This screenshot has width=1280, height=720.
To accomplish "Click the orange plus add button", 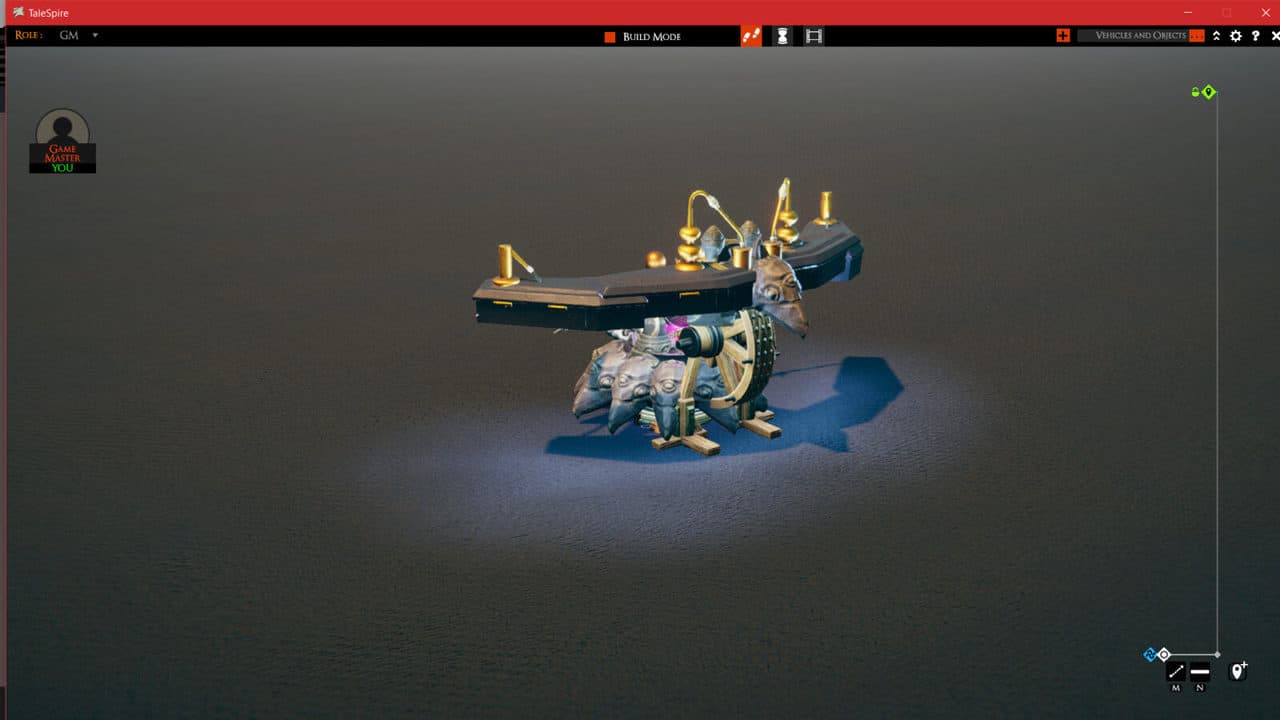I will click(1062, 36).
